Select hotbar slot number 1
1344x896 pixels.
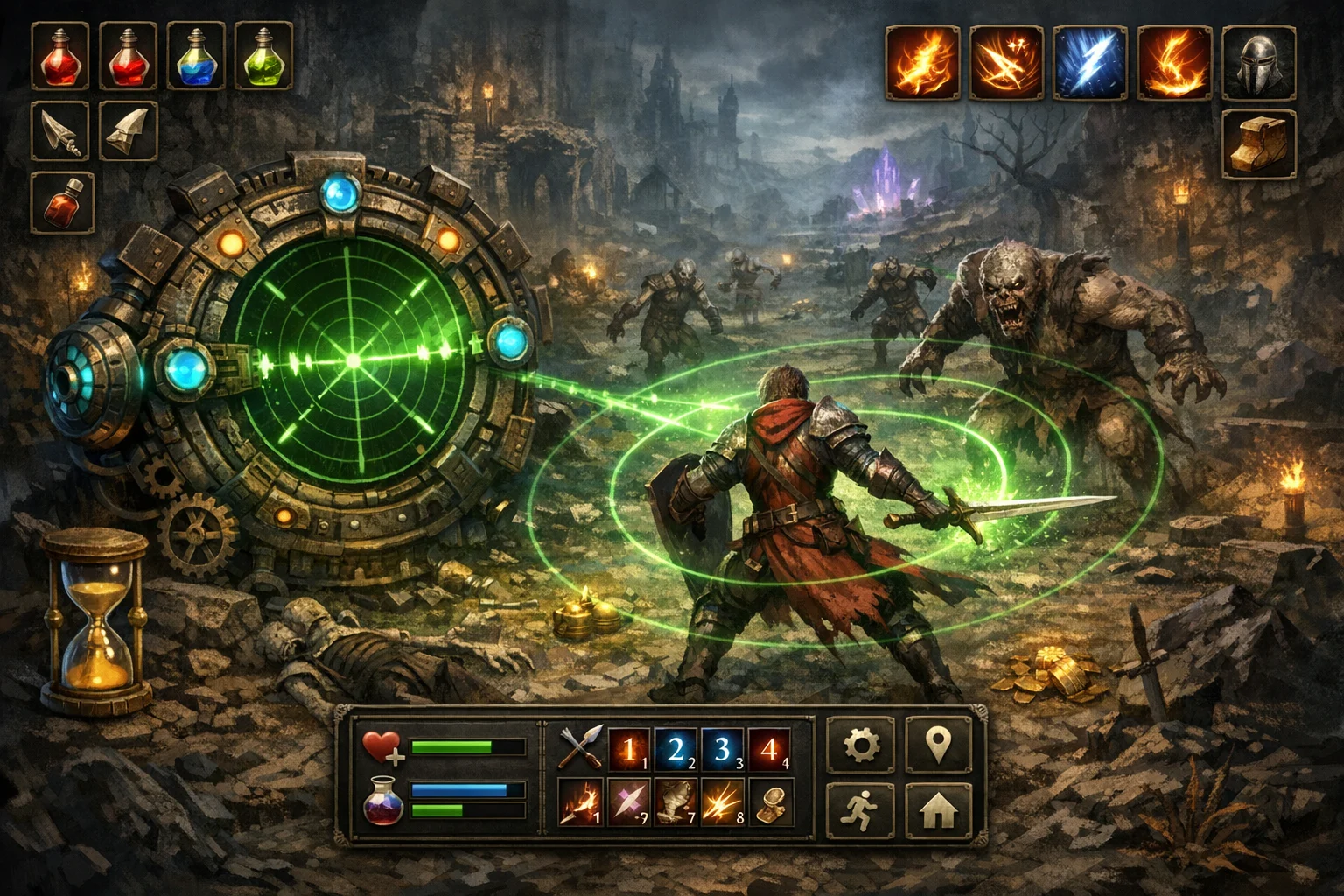(x=628, y=750)
